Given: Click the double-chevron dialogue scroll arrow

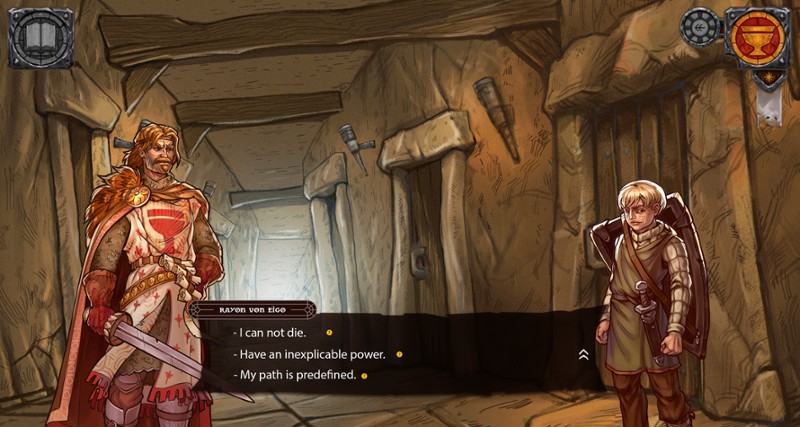Looking at the screenshot, I should click(x=583, y=354).
